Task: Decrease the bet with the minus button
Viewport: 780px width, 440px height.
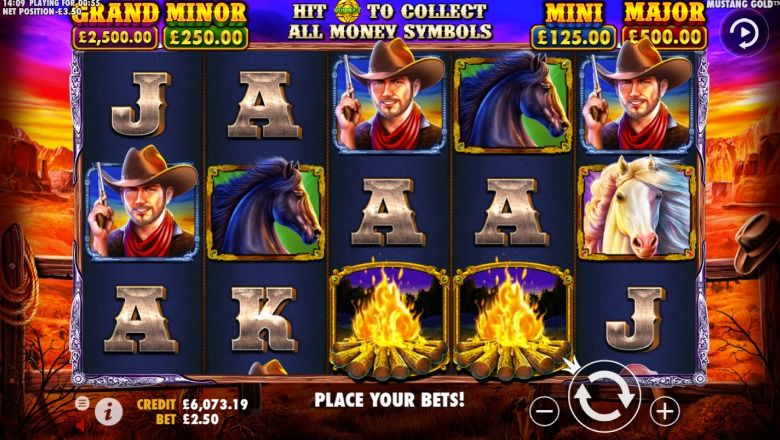Action: (x=545, y=409)
